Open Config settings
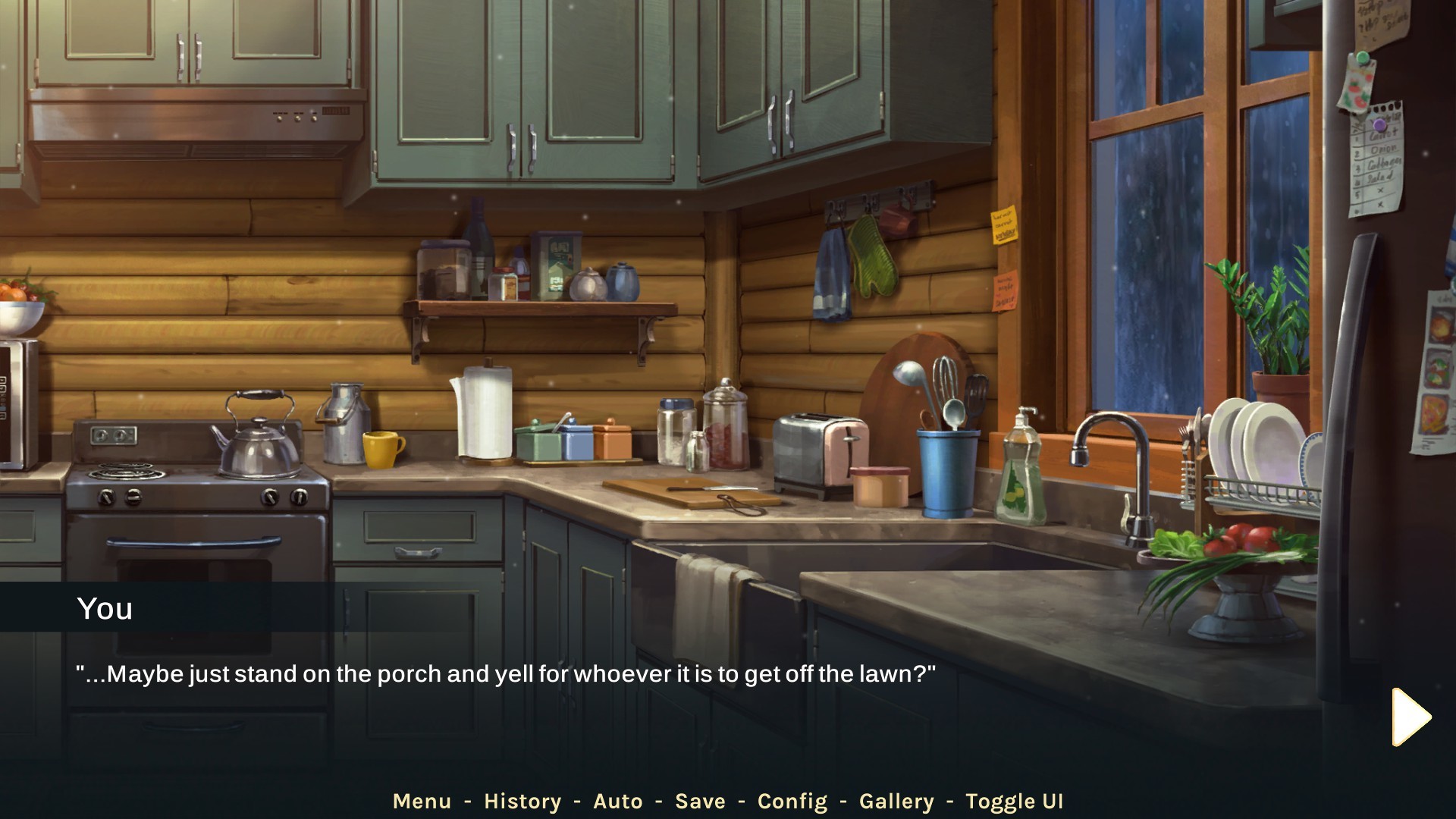Viewport: 1456px width, 819px height. pyautogui.click(x=793, y=802)
